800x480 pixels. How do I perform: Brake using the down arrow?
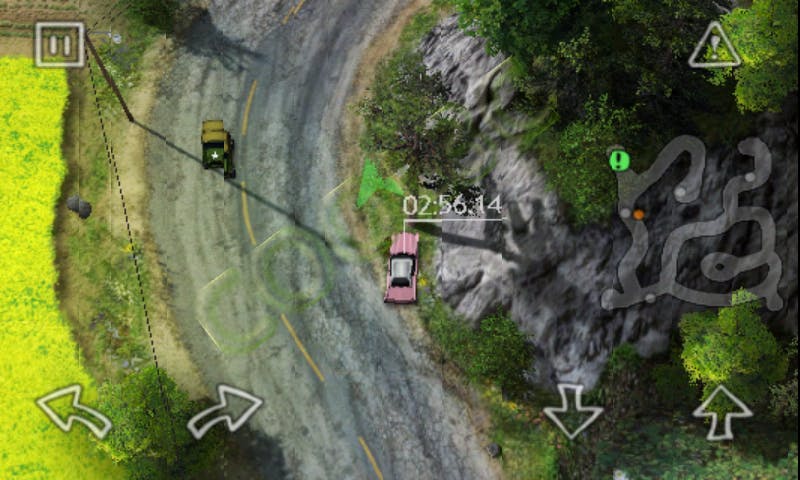click(x=572, y=411)
